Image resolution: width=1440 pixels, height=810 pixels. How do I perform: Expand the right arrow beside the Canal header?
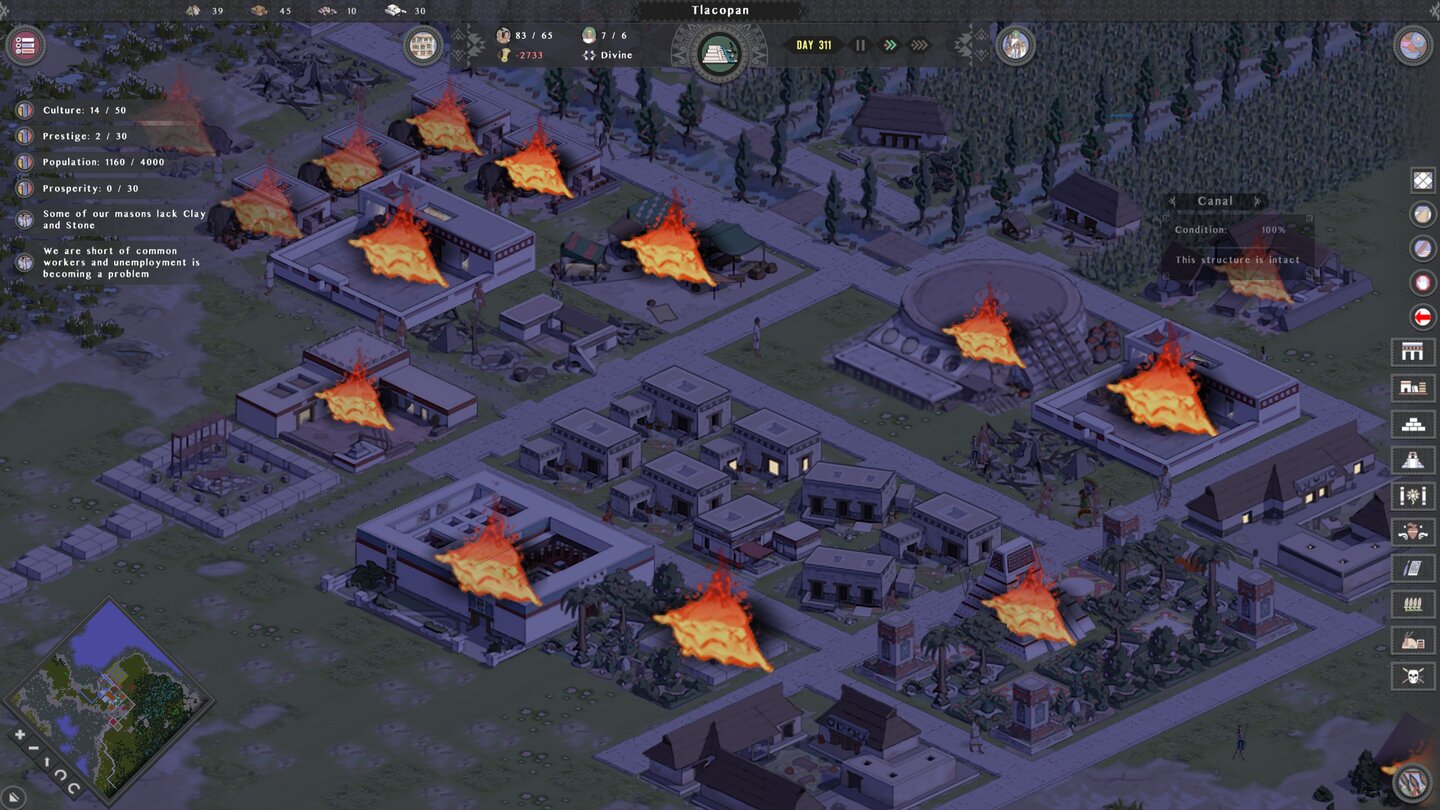point(1258,201)
